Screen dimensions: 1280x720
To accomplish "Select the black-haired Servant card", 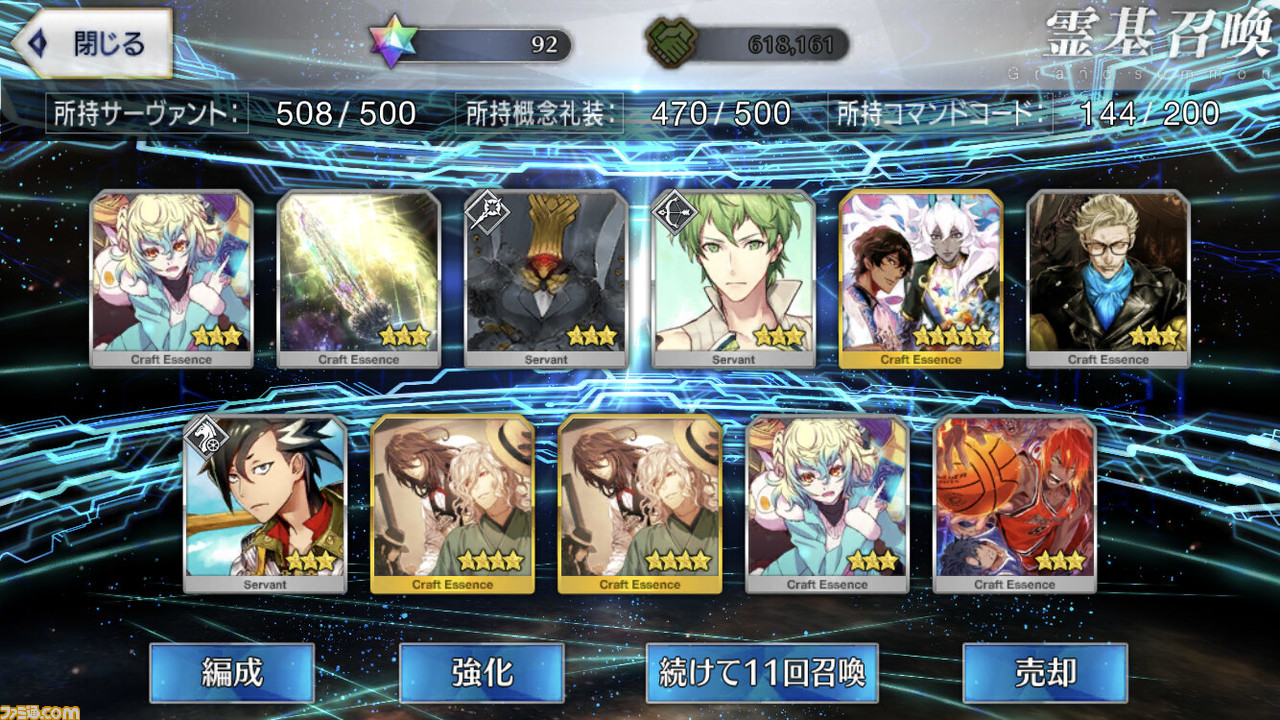I will pyautogui.click(x=265, y=503).
